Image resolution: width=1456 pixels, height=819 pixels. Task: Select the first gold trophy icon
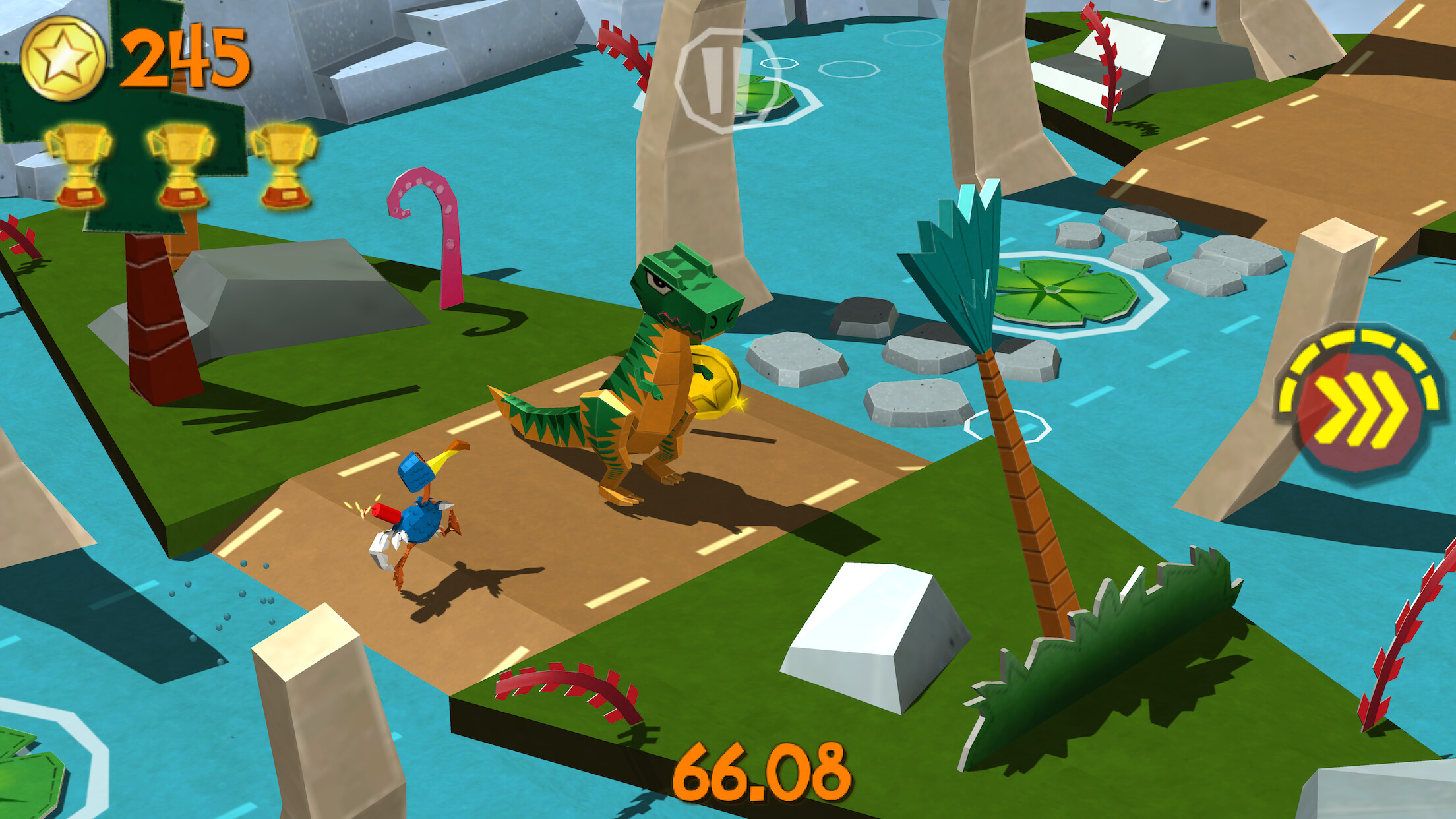pos(80,164)
